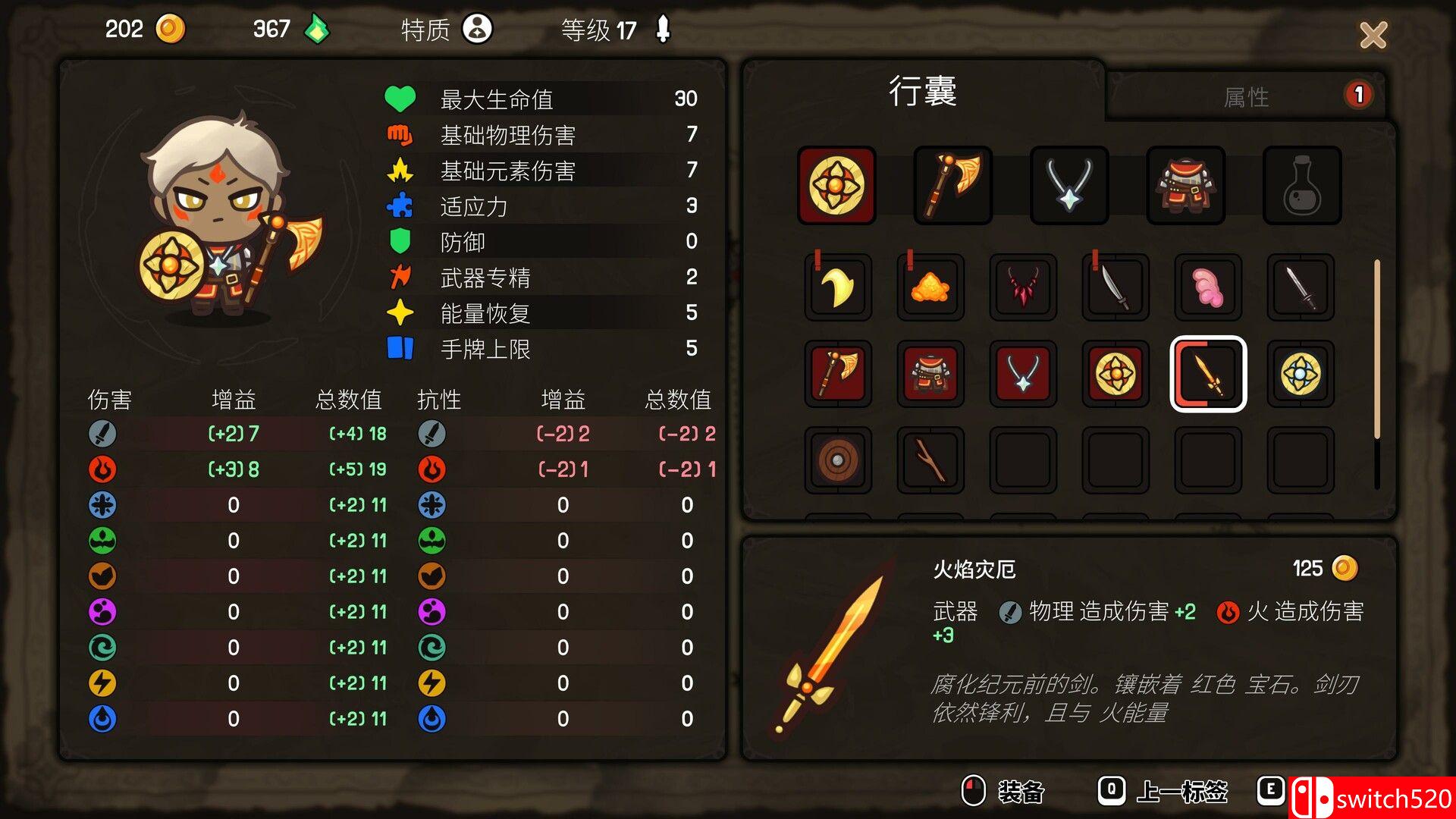Switch to the 属性 tab
This screenshot has width=1456, height=819.
(x=1248, y=96)
